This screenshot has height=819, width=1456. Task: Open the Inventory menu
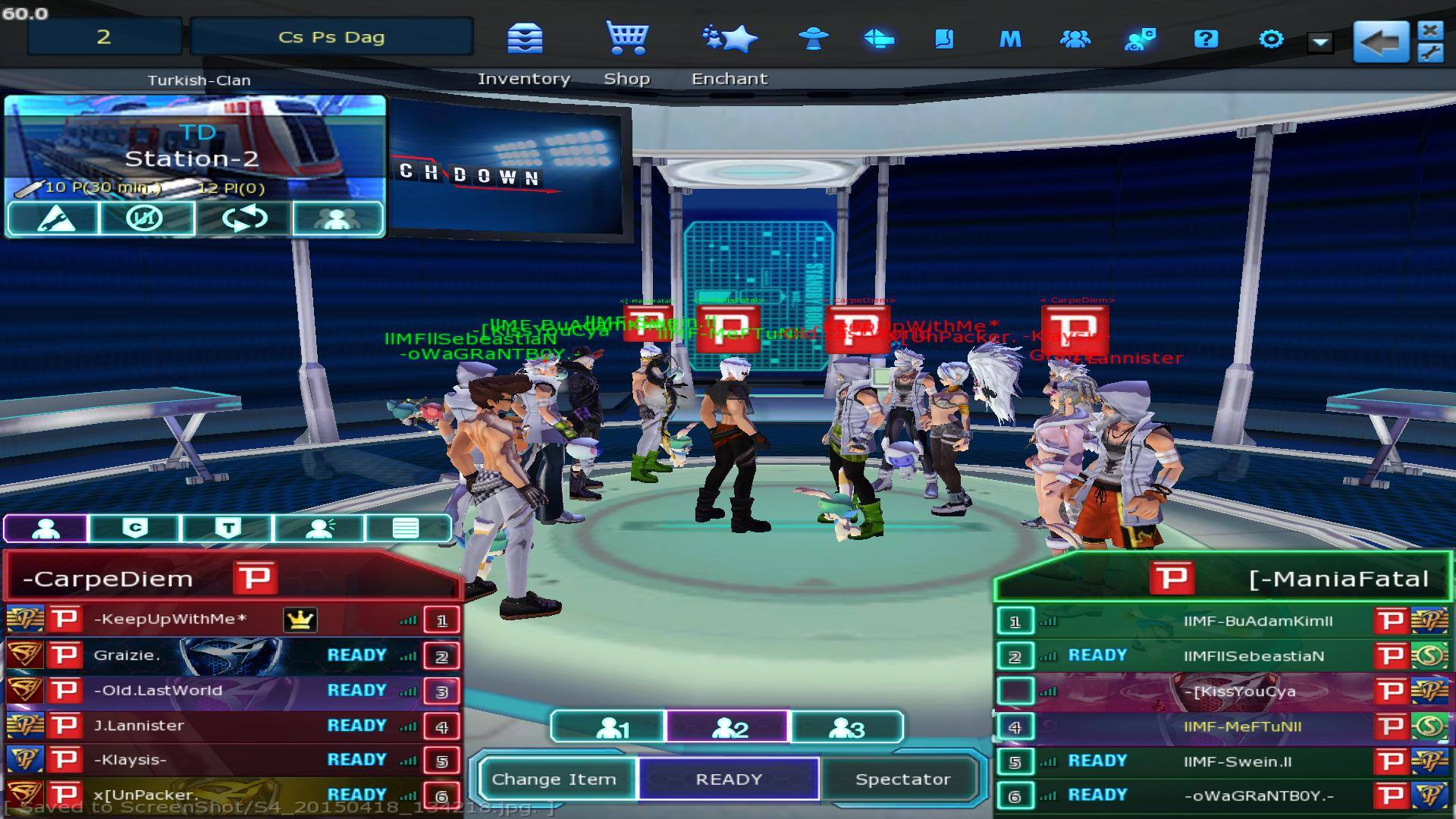point(525,39)
